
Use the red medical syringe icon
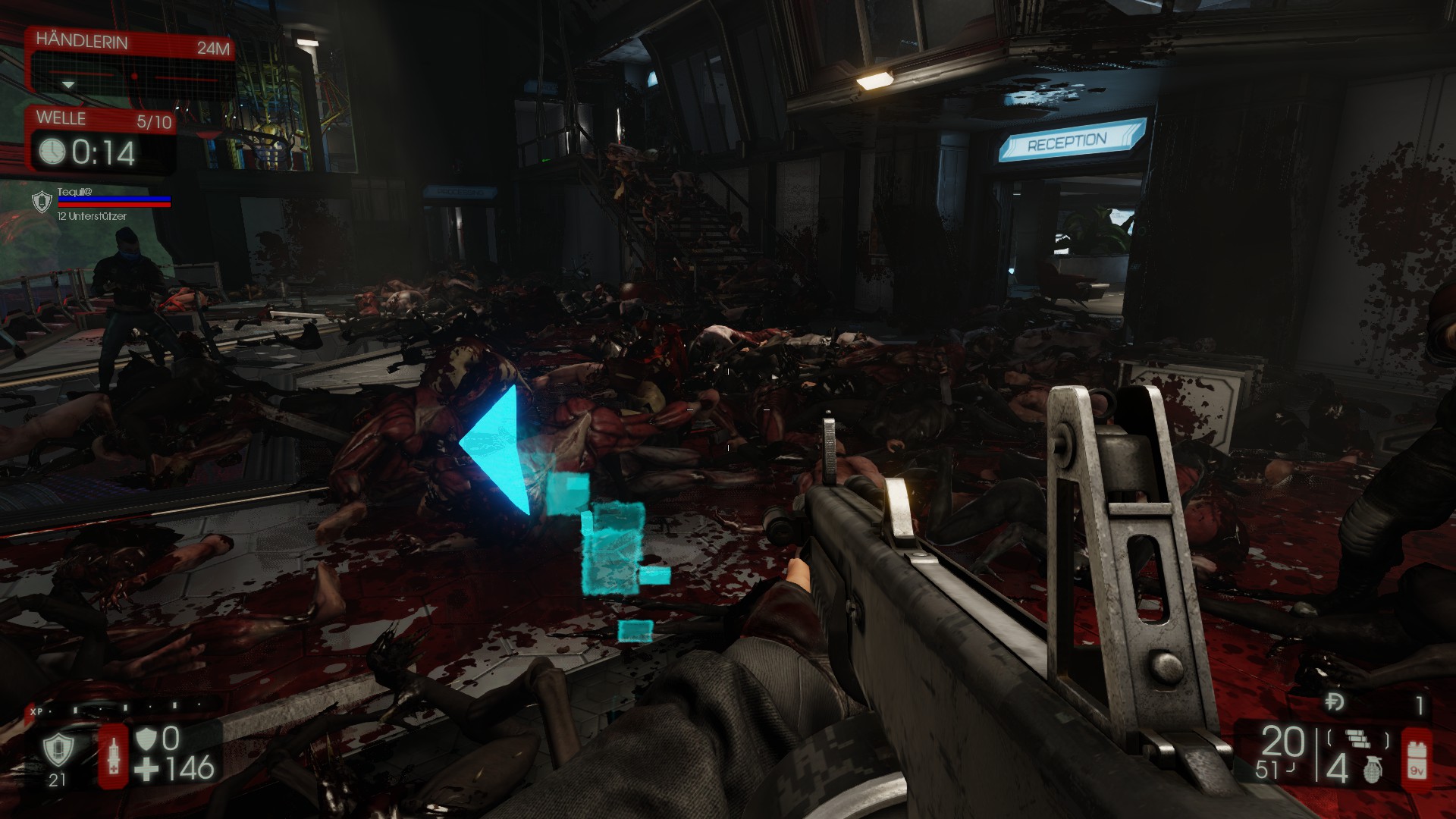click(x=114, y=756)
